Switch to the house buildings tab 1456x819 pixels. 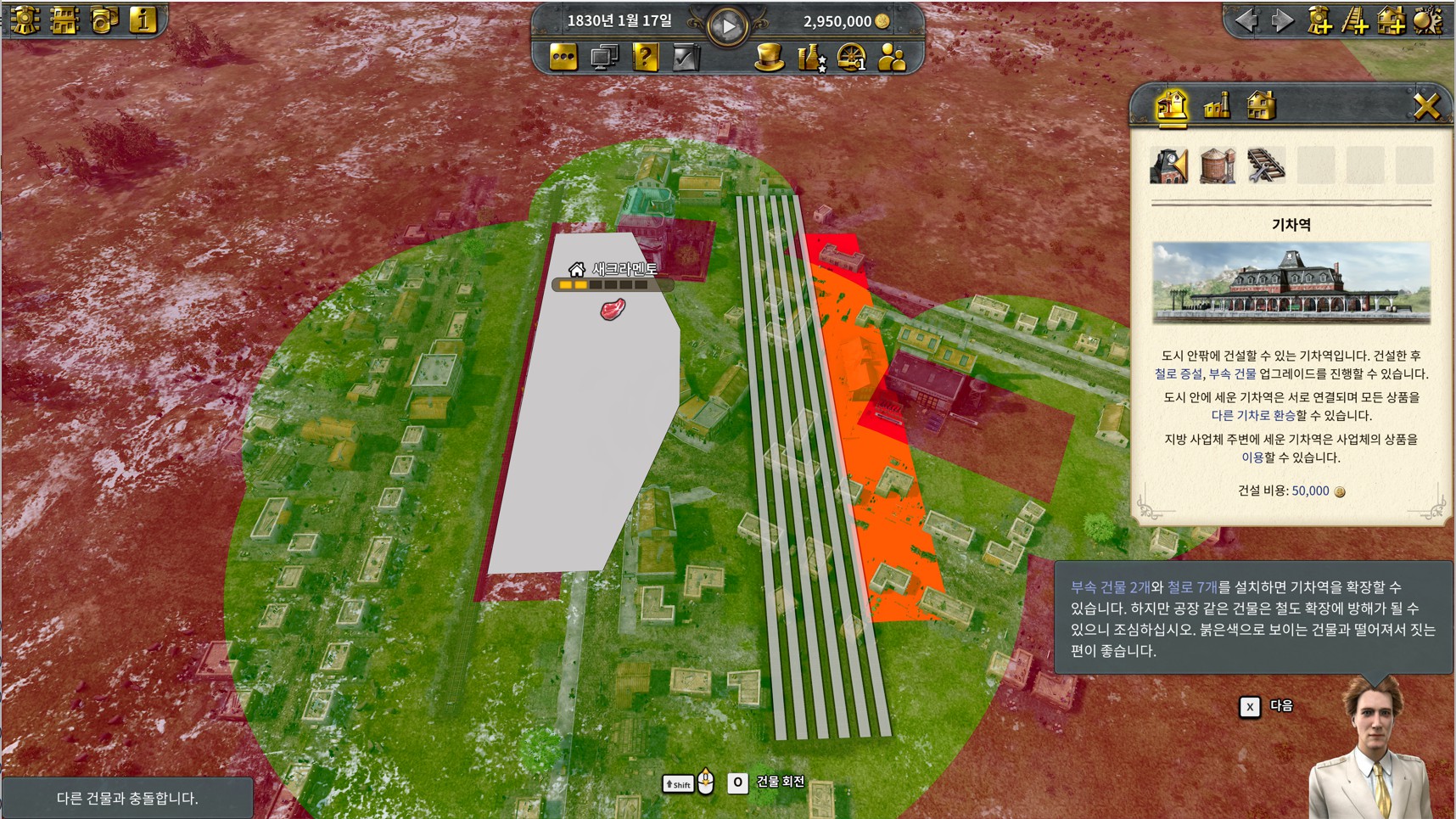click(x=1261, y=106)
